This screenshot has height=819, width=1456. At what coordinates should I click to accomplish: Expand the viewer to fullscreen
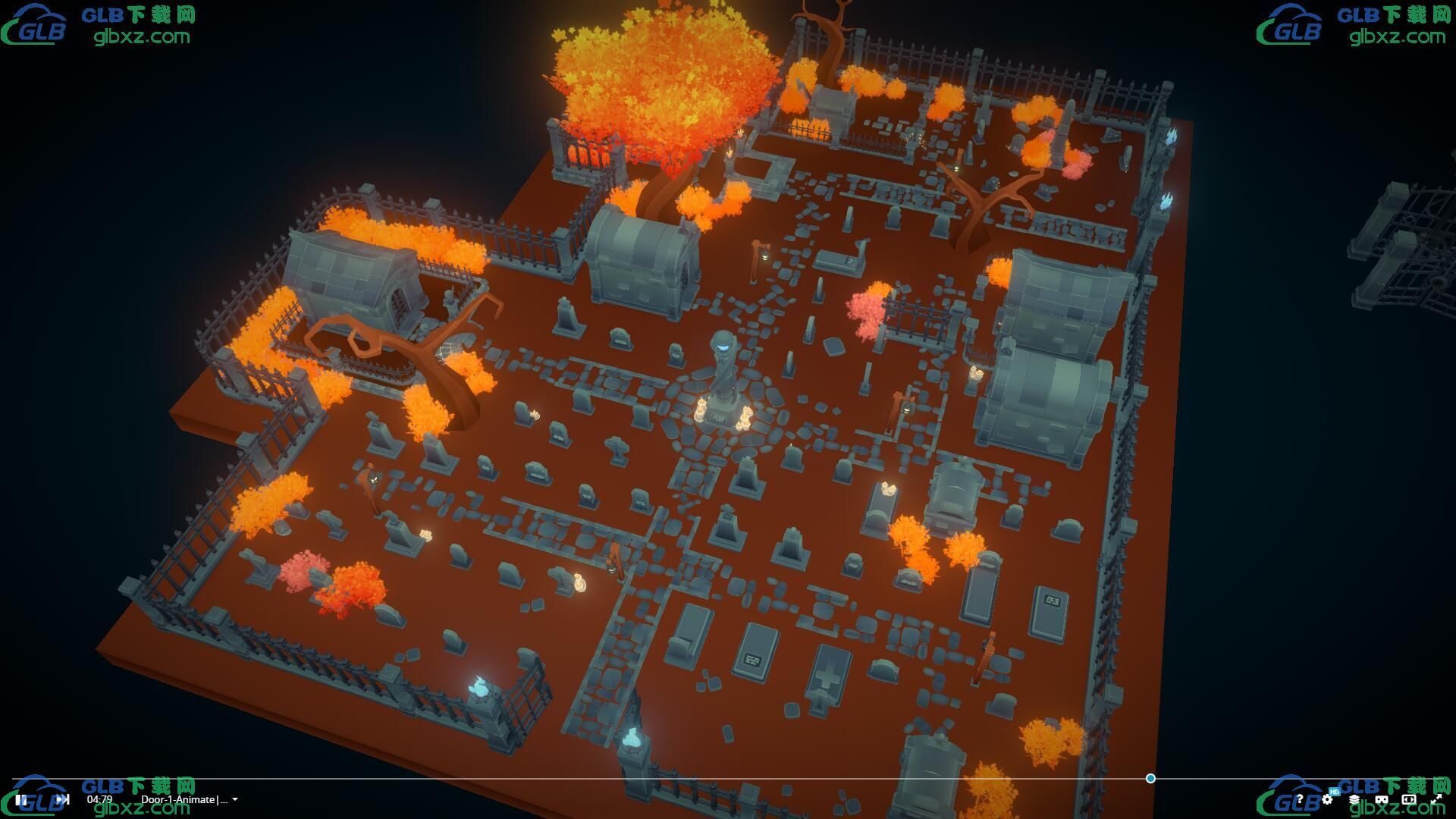click(x=1436, y=799)
